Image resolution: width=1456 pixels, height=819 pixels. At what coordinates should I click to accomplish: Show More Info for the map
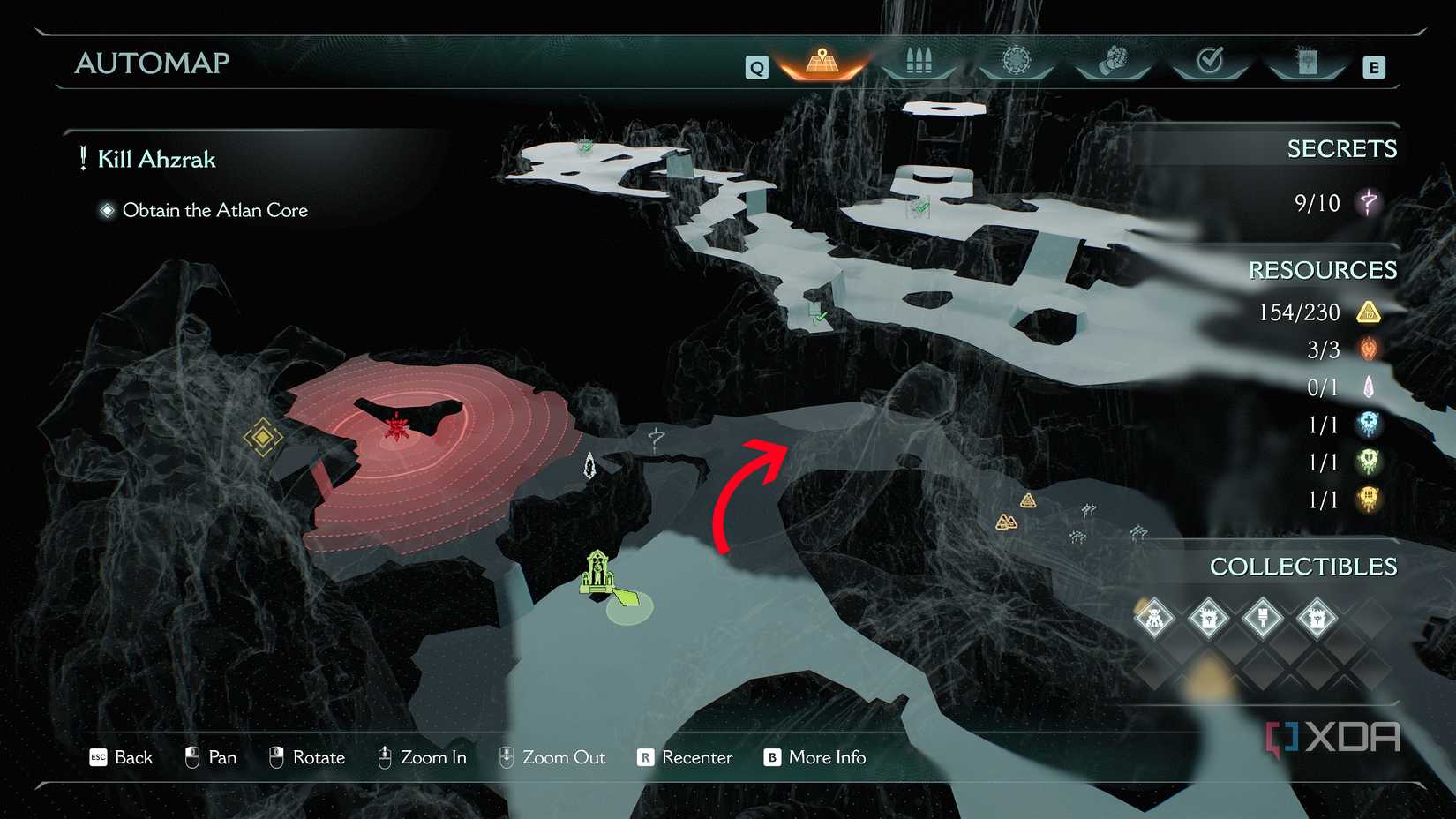814,757
